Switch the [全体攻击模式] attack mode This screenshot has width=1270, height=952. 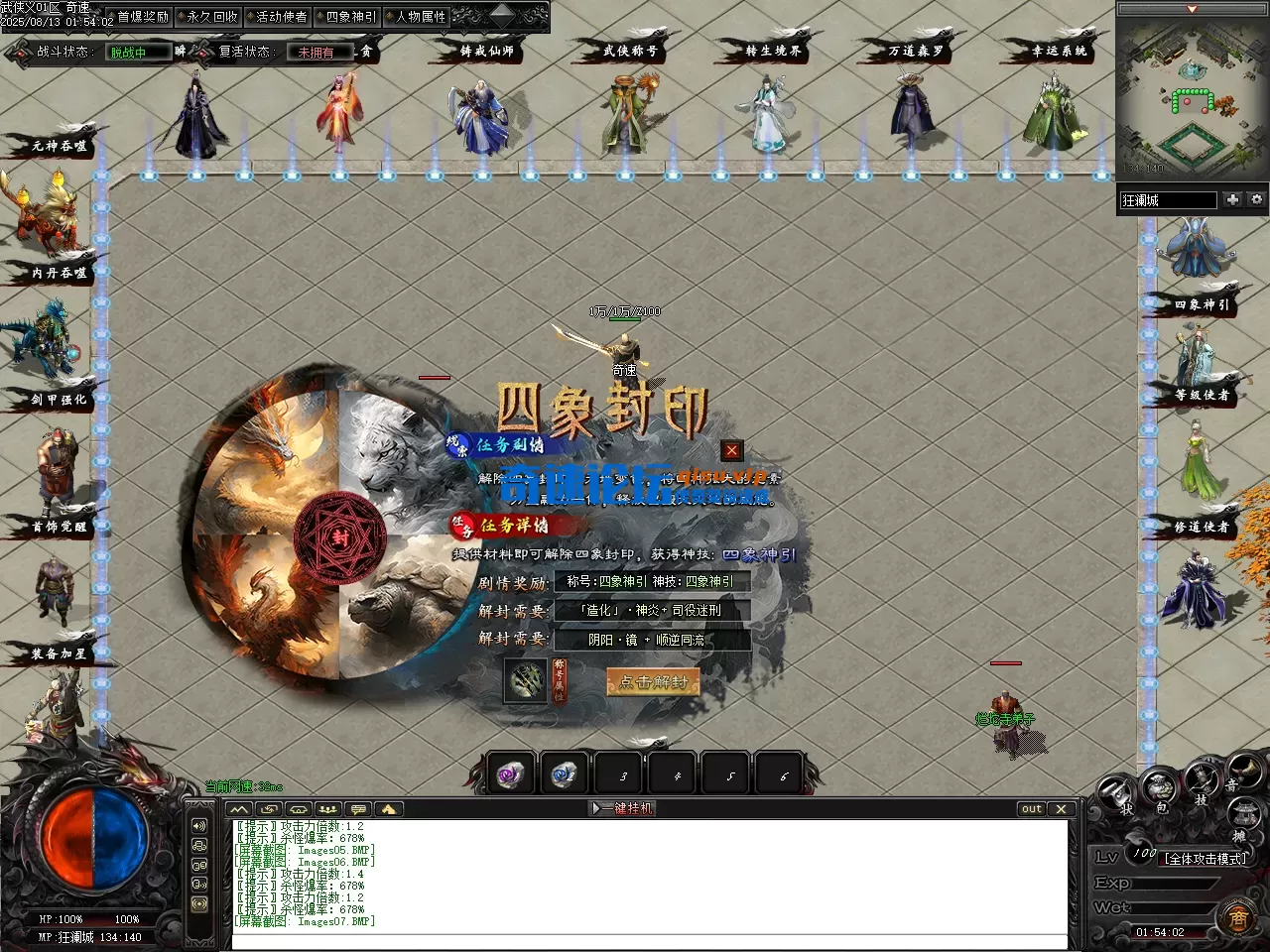pos(1206,858)
